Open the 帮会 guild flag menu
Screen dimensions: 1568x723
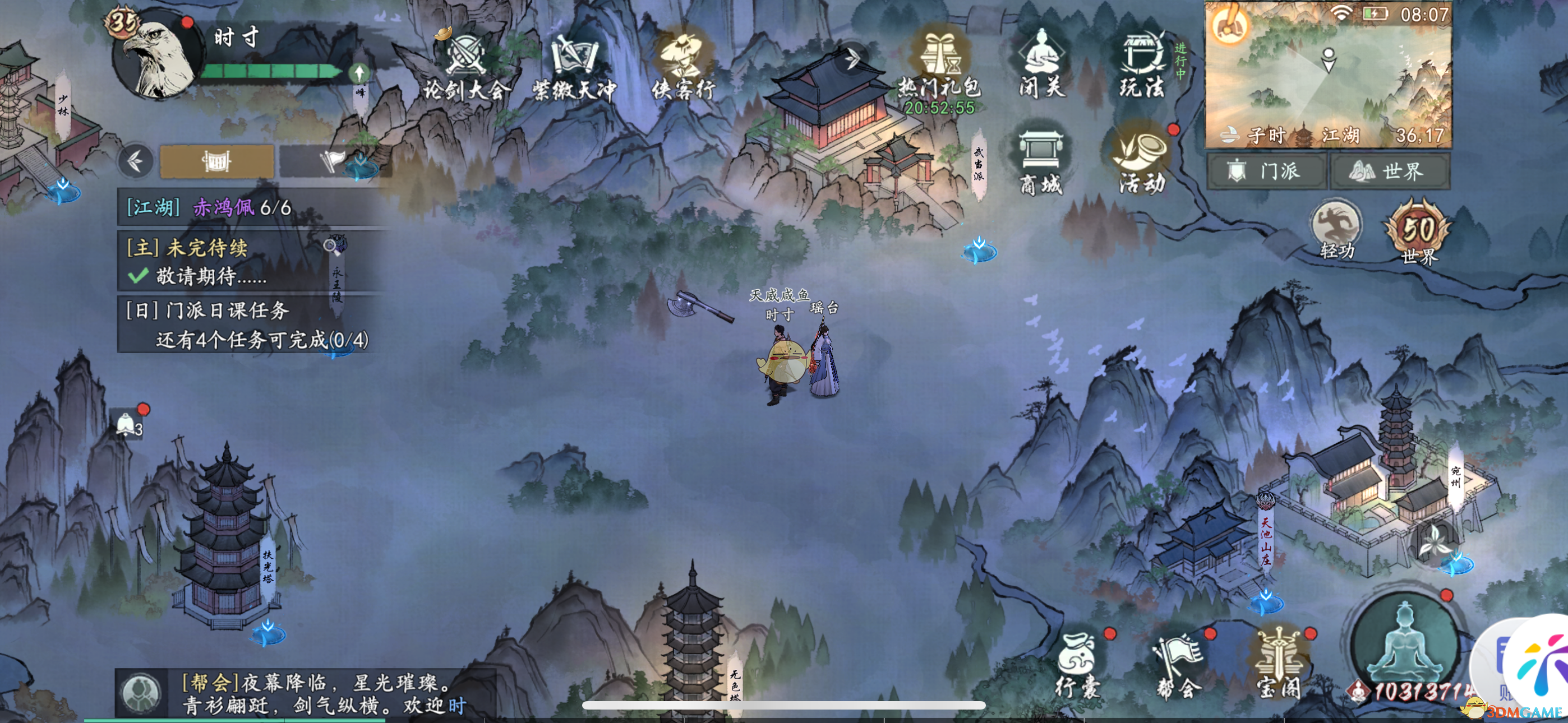tap(1178, 665)
